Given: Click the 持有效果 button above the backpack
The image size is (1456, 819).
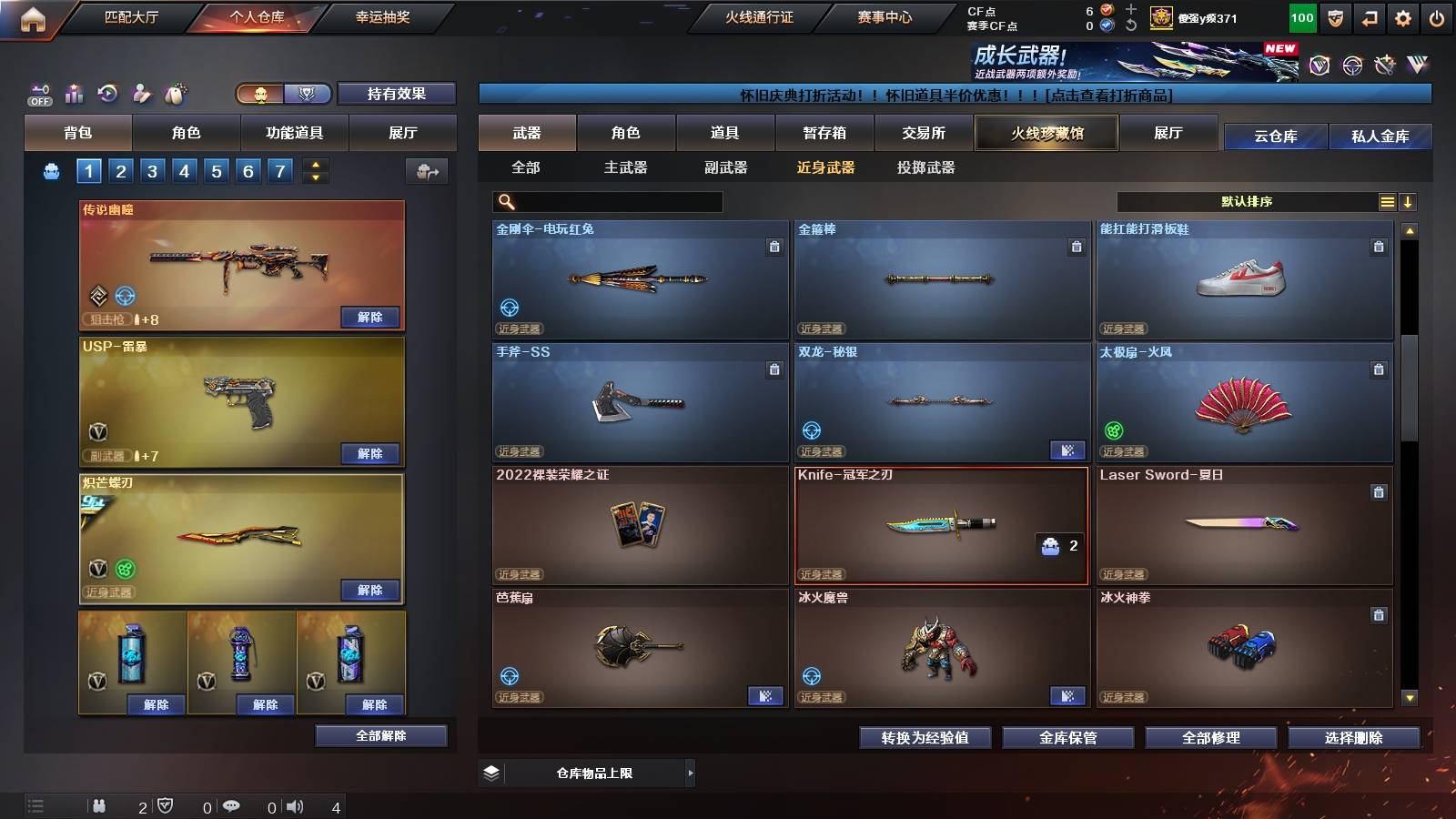Looking at the screenshot, I should coord(397,94).
